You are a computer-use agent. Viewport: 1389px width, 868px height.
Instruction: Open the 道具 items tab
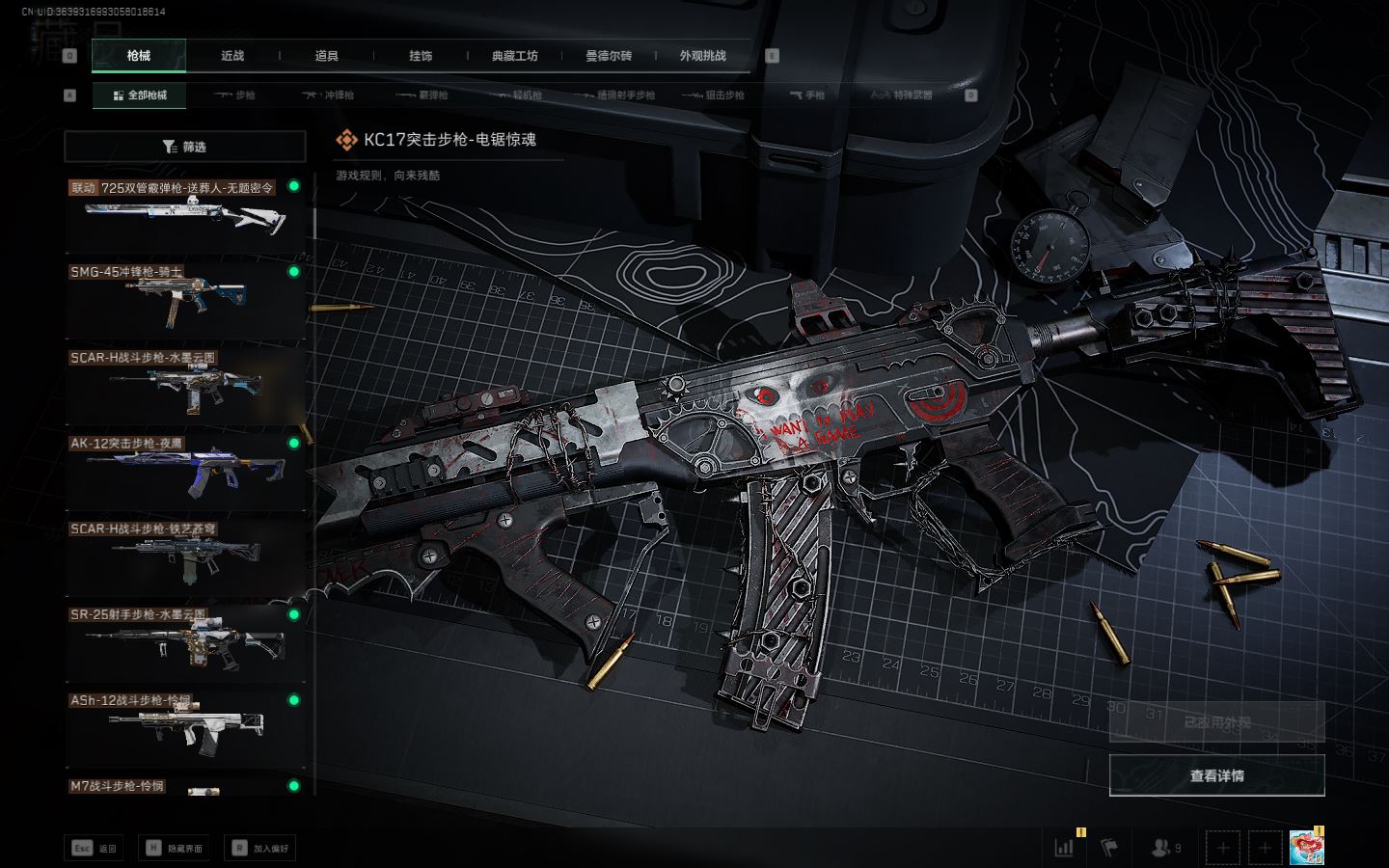[327, 56]
